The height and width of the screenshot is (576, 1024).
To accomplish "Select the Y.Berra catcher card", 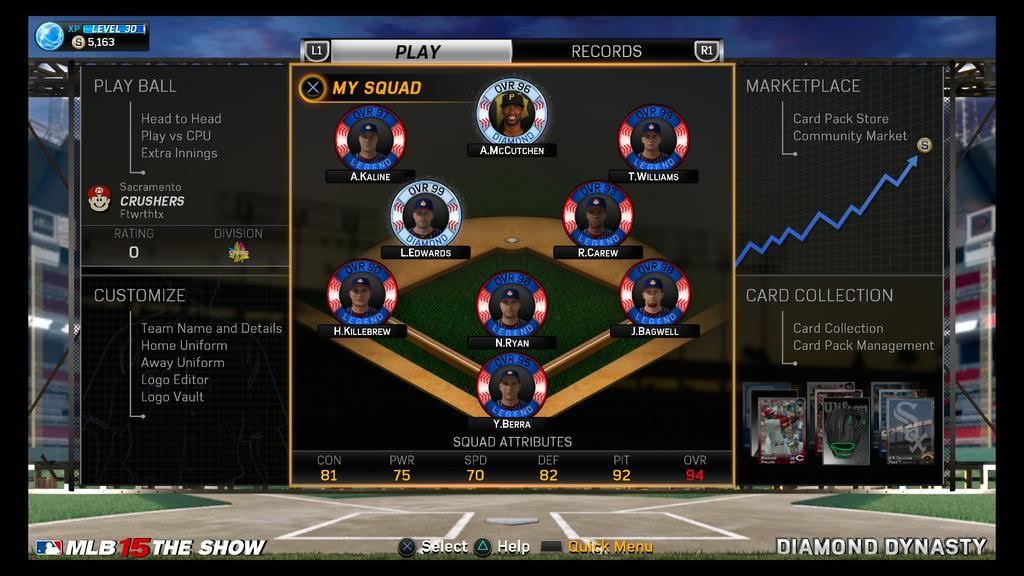I will coord(511,387).
